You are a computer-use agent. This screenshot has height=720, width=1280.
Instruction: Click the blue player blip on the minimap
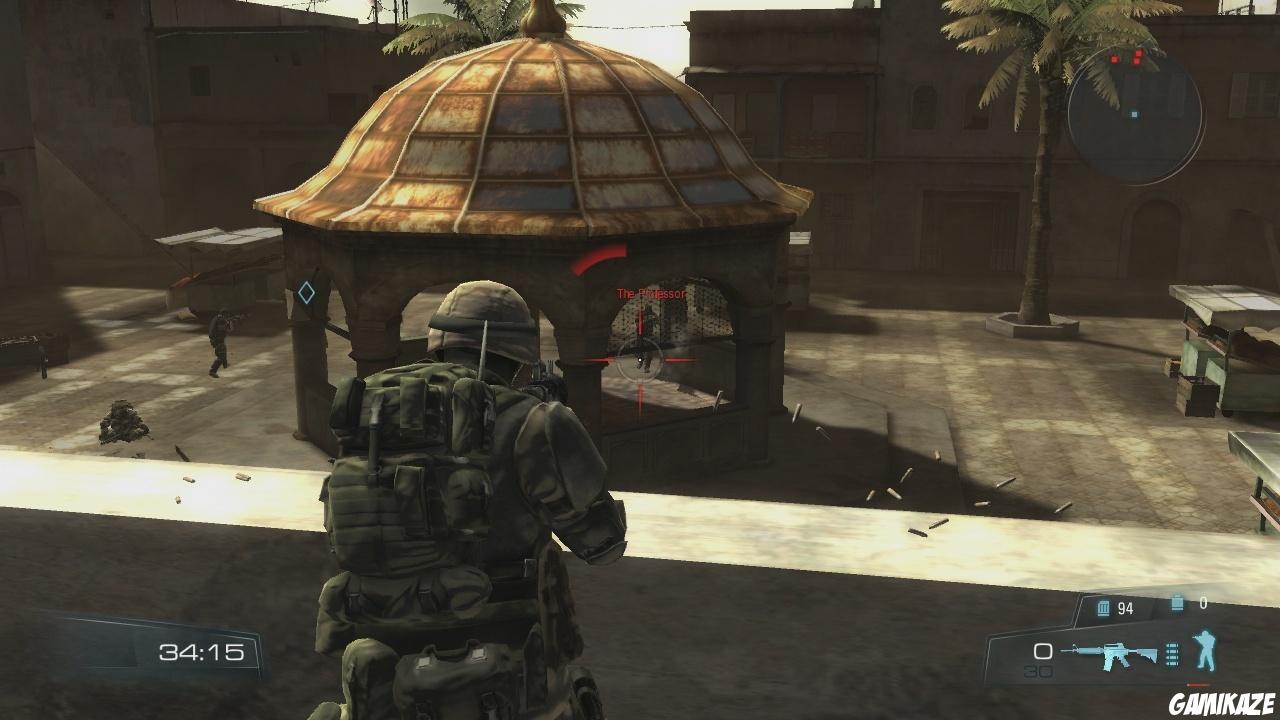point(1134,115)
